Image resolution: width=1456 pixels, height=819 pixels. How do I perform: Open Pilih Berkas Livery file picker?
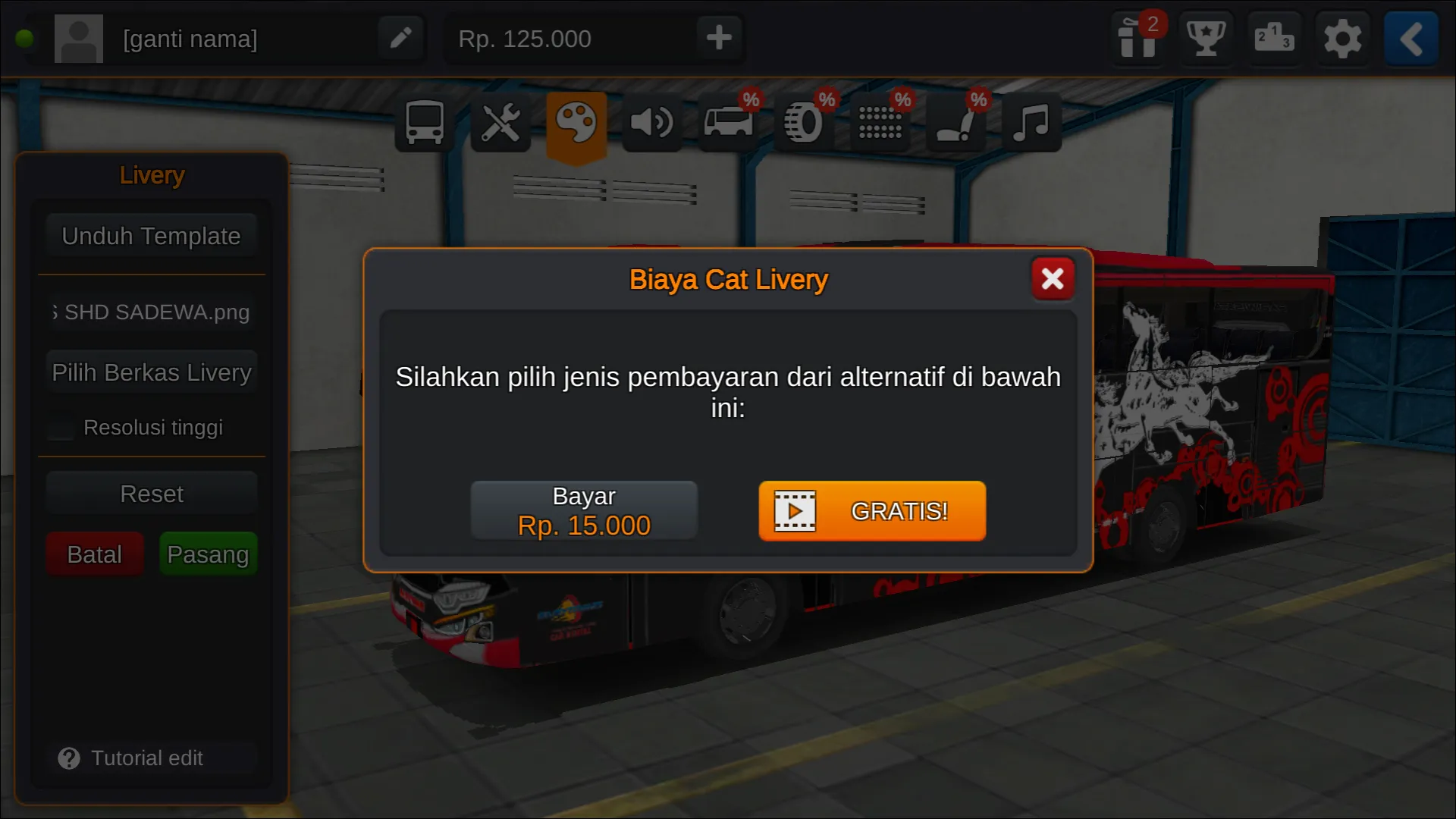click(x=151, y=372)
